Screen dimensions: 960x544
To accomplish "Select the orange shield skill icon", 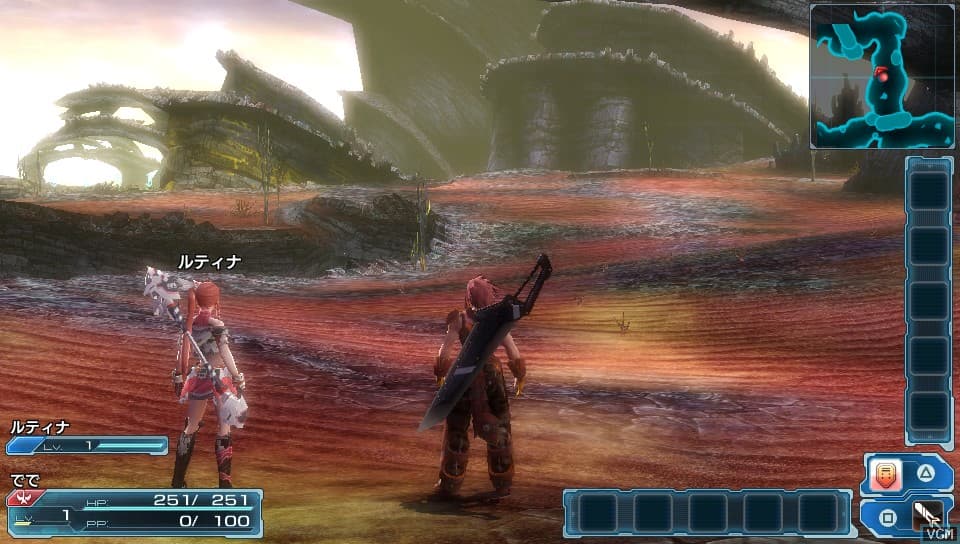I will tap(886, 474).
